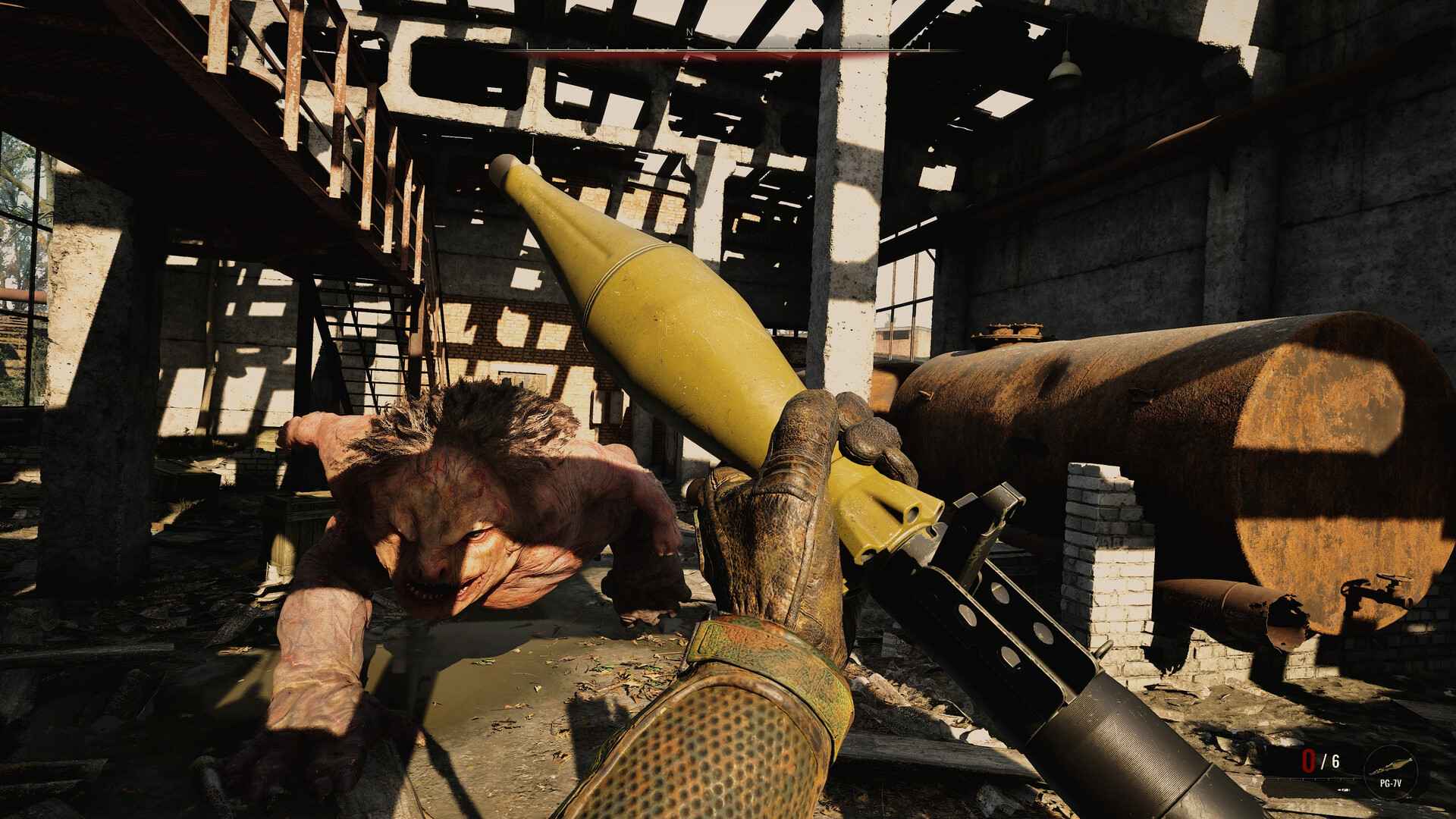Screen dimensions: 1456x819
Task: Click the N north marker on compass
Action: [690, 32]
